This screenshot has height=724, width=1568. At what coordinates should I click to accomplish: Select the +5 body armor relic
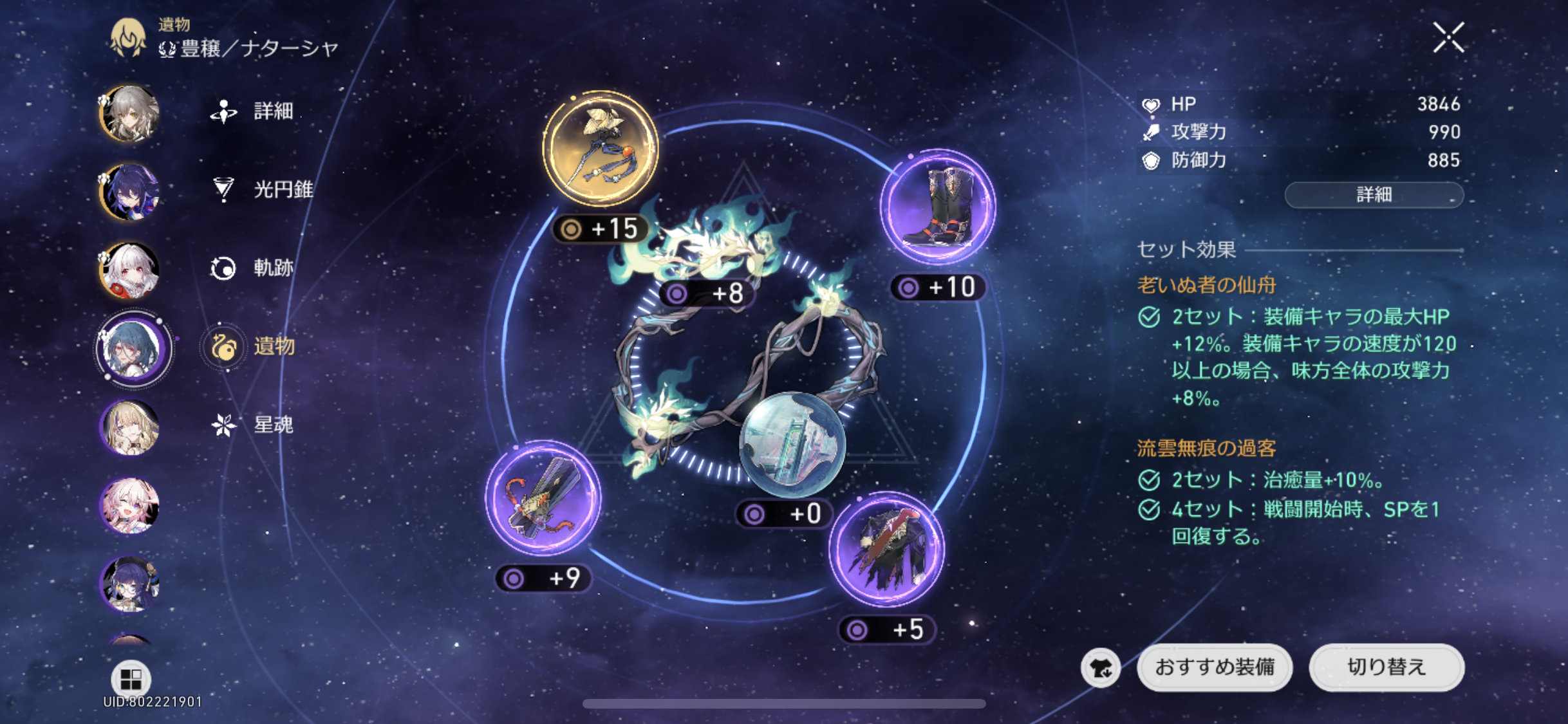[x=887, y=550]
